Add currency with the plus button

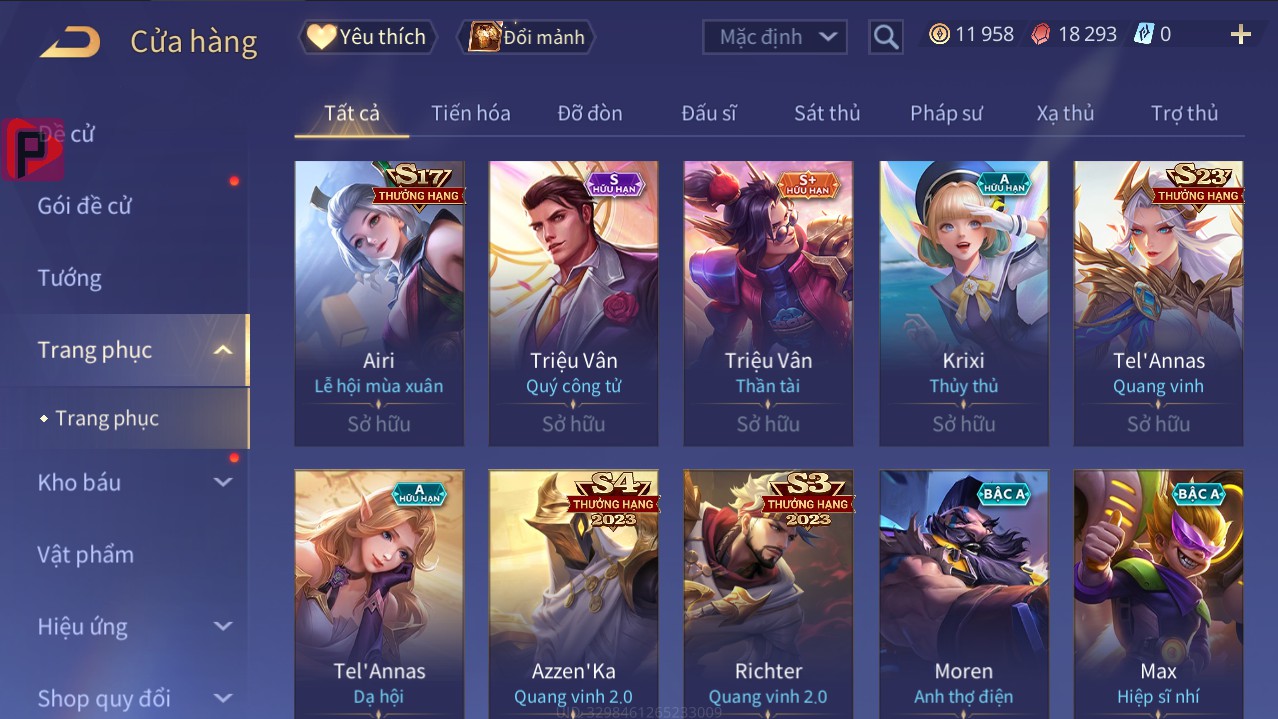click(1240, 35)
